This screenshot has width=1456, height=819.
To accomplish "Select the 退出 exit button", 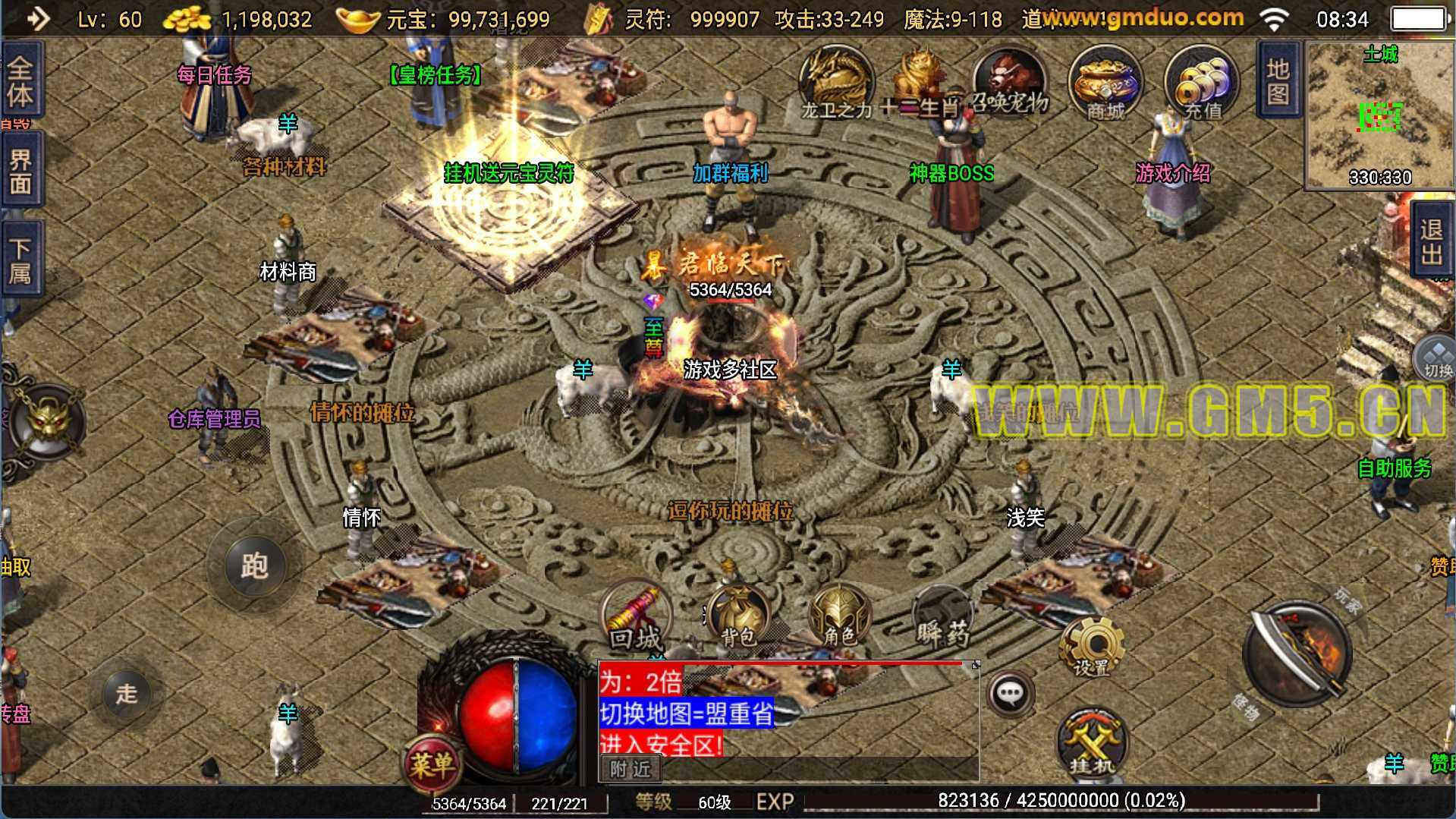I will pos(1431,241).
